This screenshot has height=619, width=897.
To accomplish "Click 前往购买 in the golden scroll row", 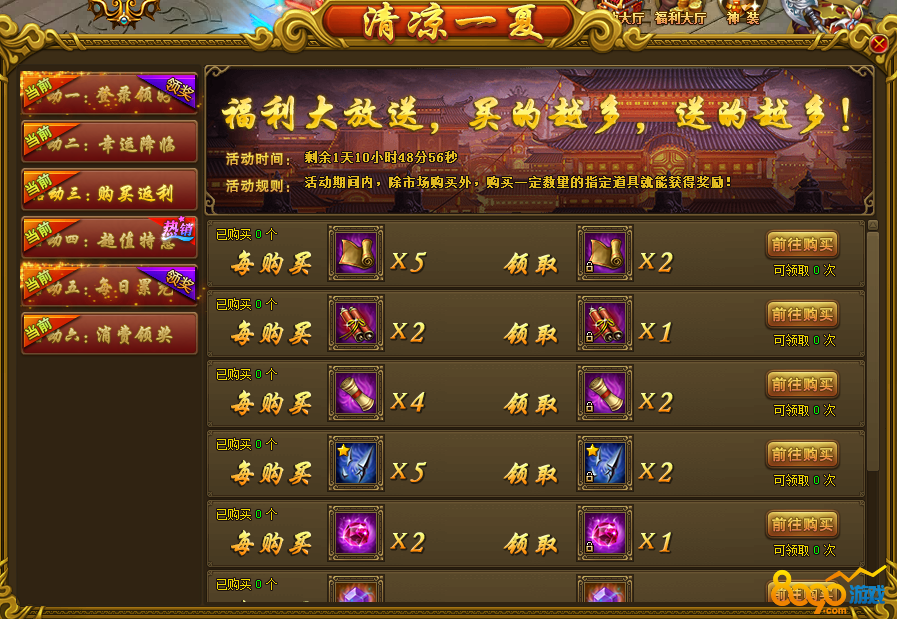I will click(x=802, y=244).
